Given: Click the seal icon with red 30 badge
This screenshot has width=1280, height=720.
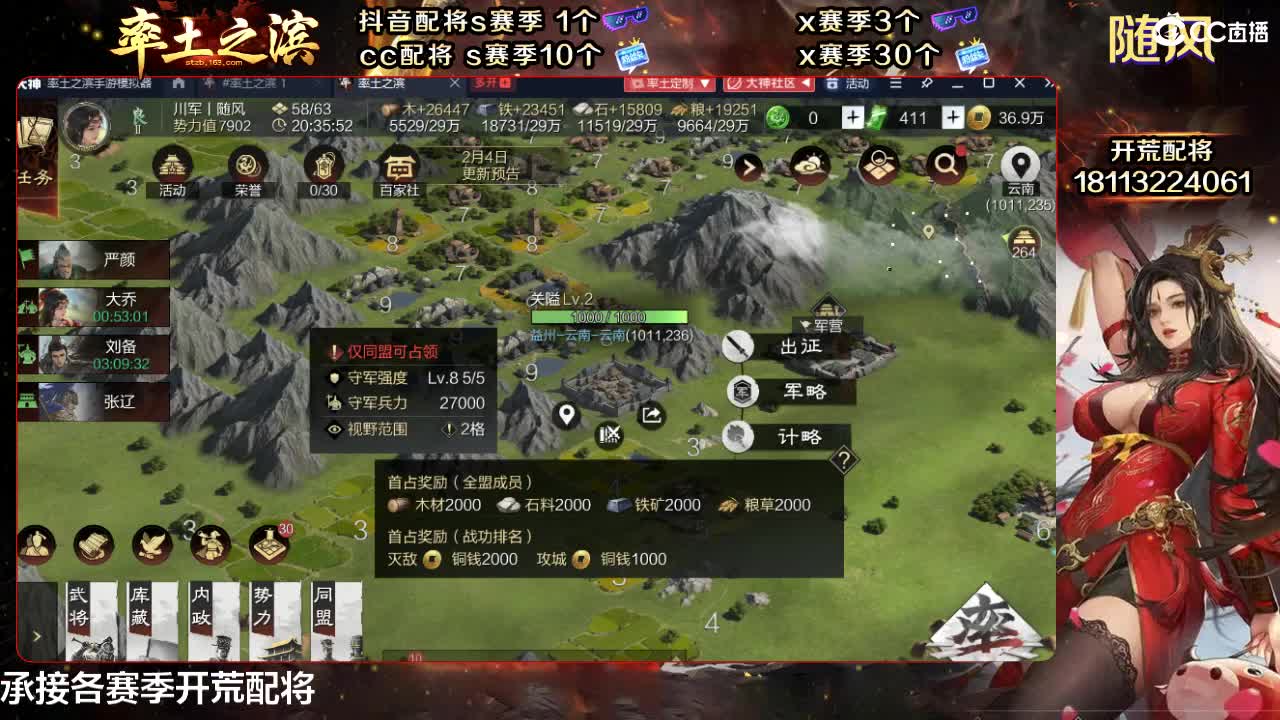Looking at the screenshot, I should pos(268,545).
